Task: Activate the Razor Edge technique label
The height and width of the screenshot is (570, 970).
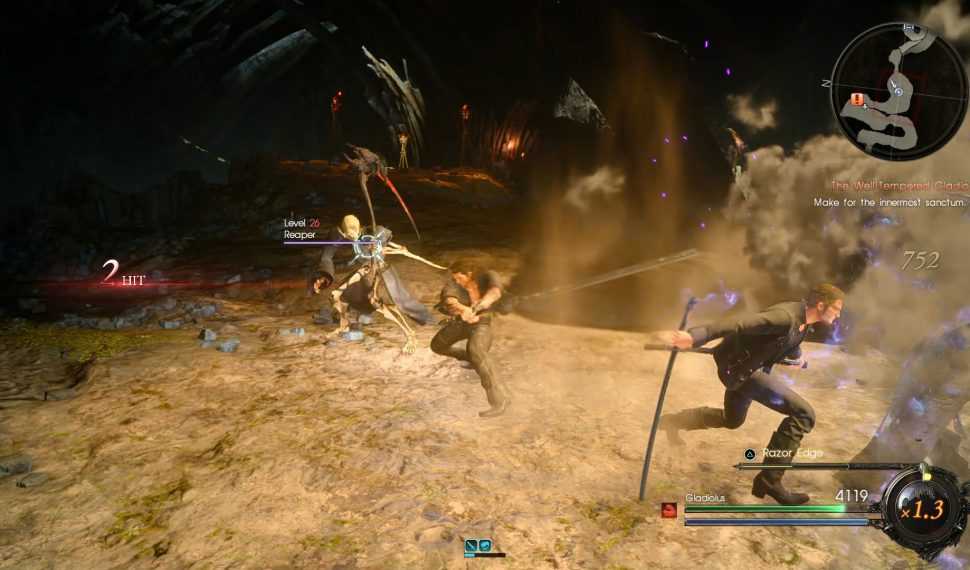Action: (792, 453)
